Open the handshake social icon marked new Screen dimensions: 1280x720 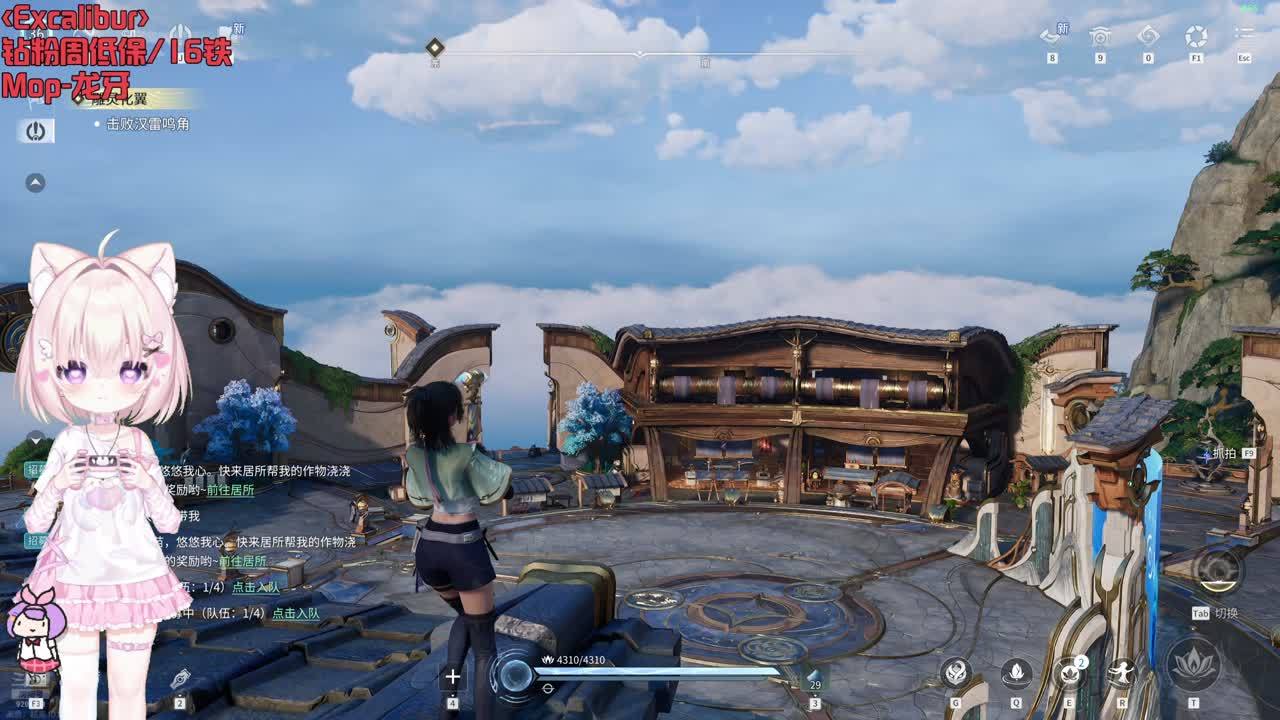[x=1051, y=37]
